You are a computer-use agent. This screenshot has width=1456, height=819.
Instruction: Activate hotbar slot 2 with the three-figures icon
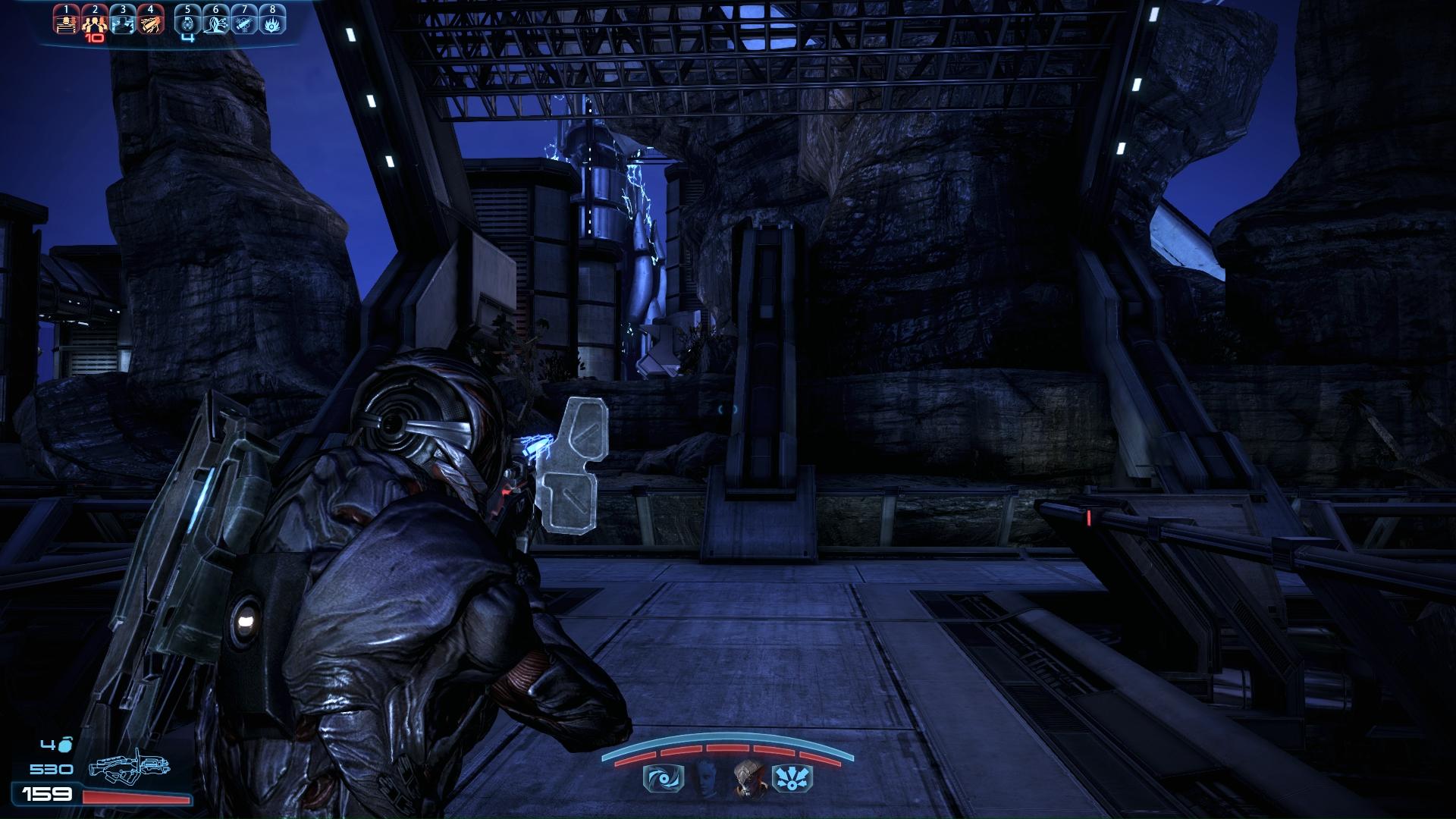point(94,21)
